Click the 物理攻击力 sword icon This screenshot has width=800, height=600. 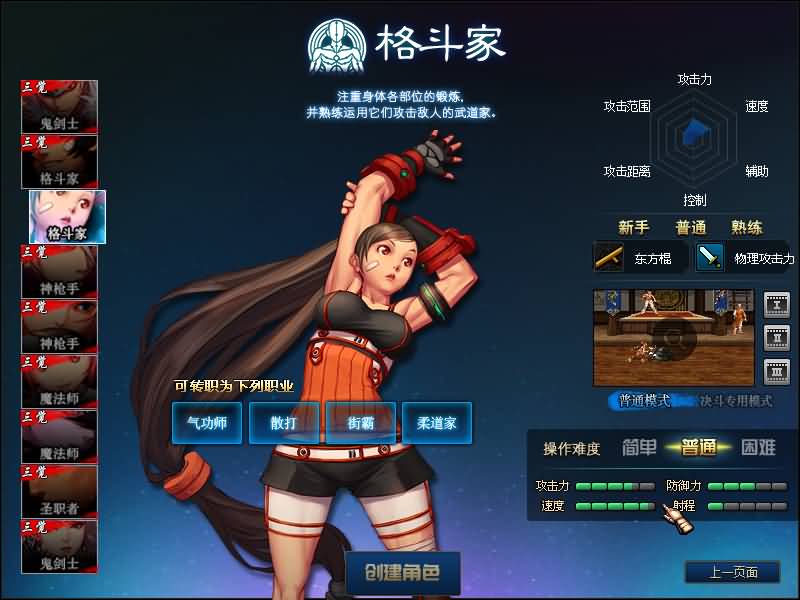pos(710,257)
